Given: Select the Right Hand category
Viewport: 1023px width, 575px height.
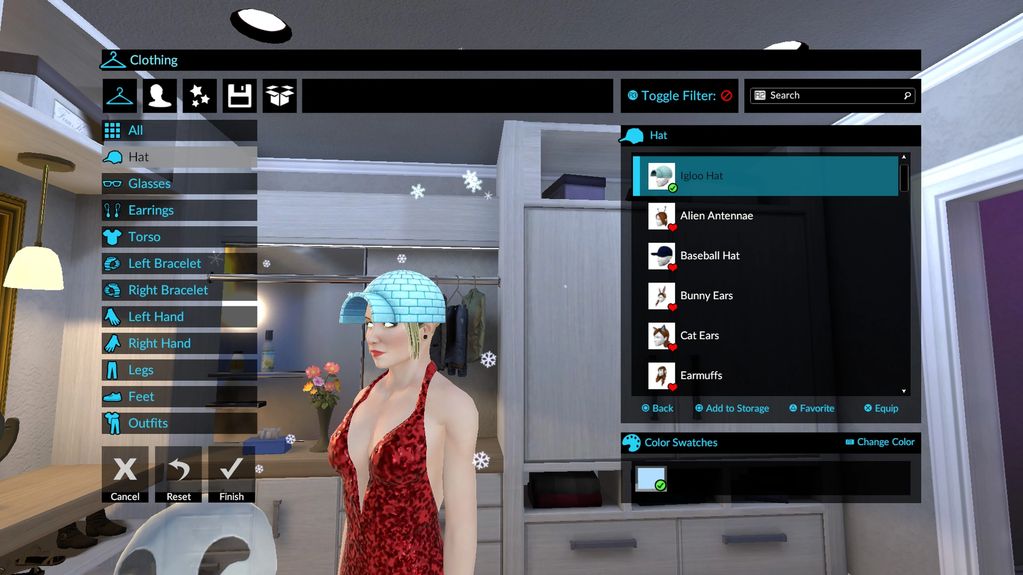Looking at the screenshot, I should click(178, 343).
